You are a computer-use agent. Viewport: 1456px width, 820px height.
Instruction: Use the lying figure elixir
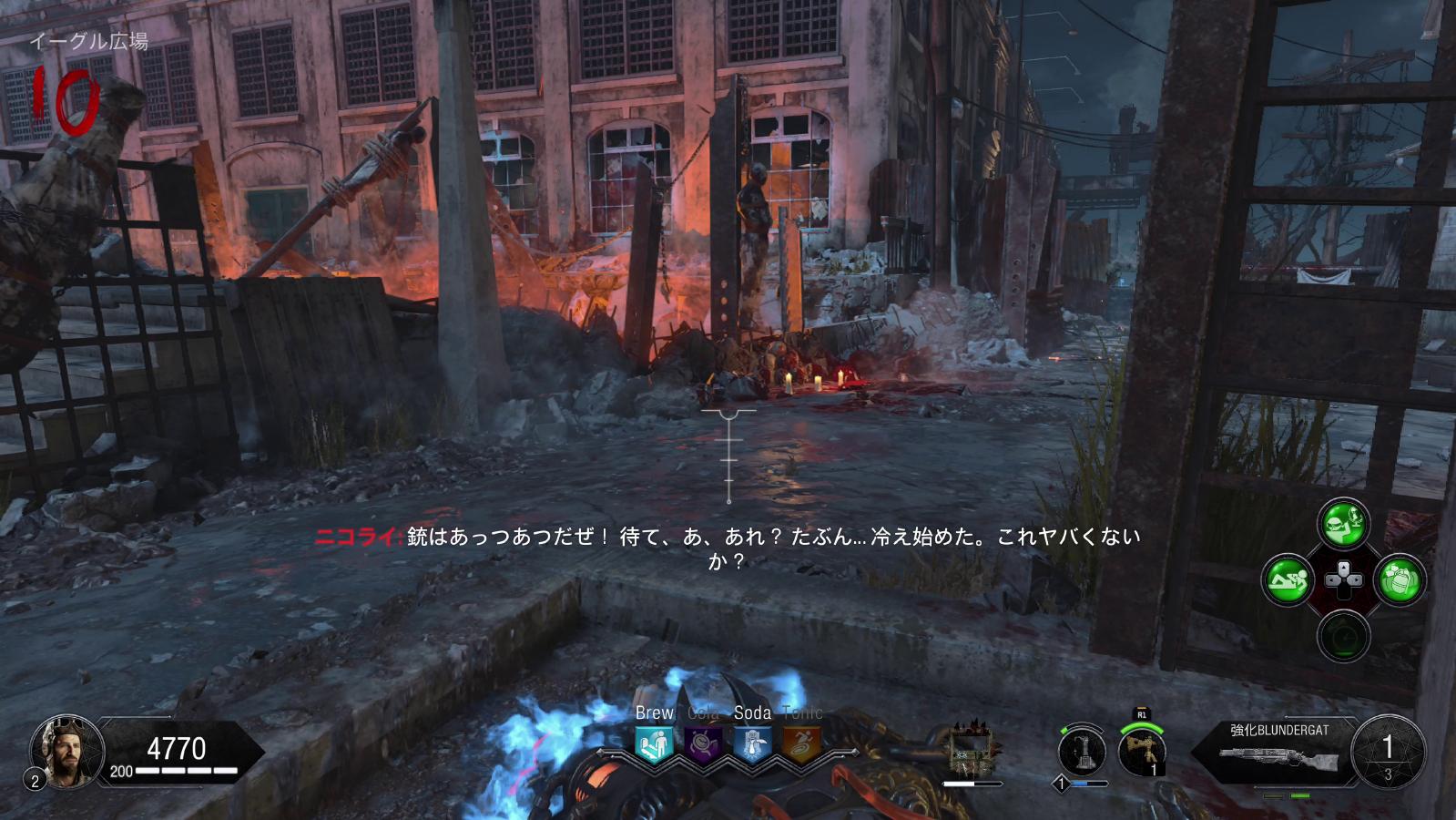[x=1288, y=579]
